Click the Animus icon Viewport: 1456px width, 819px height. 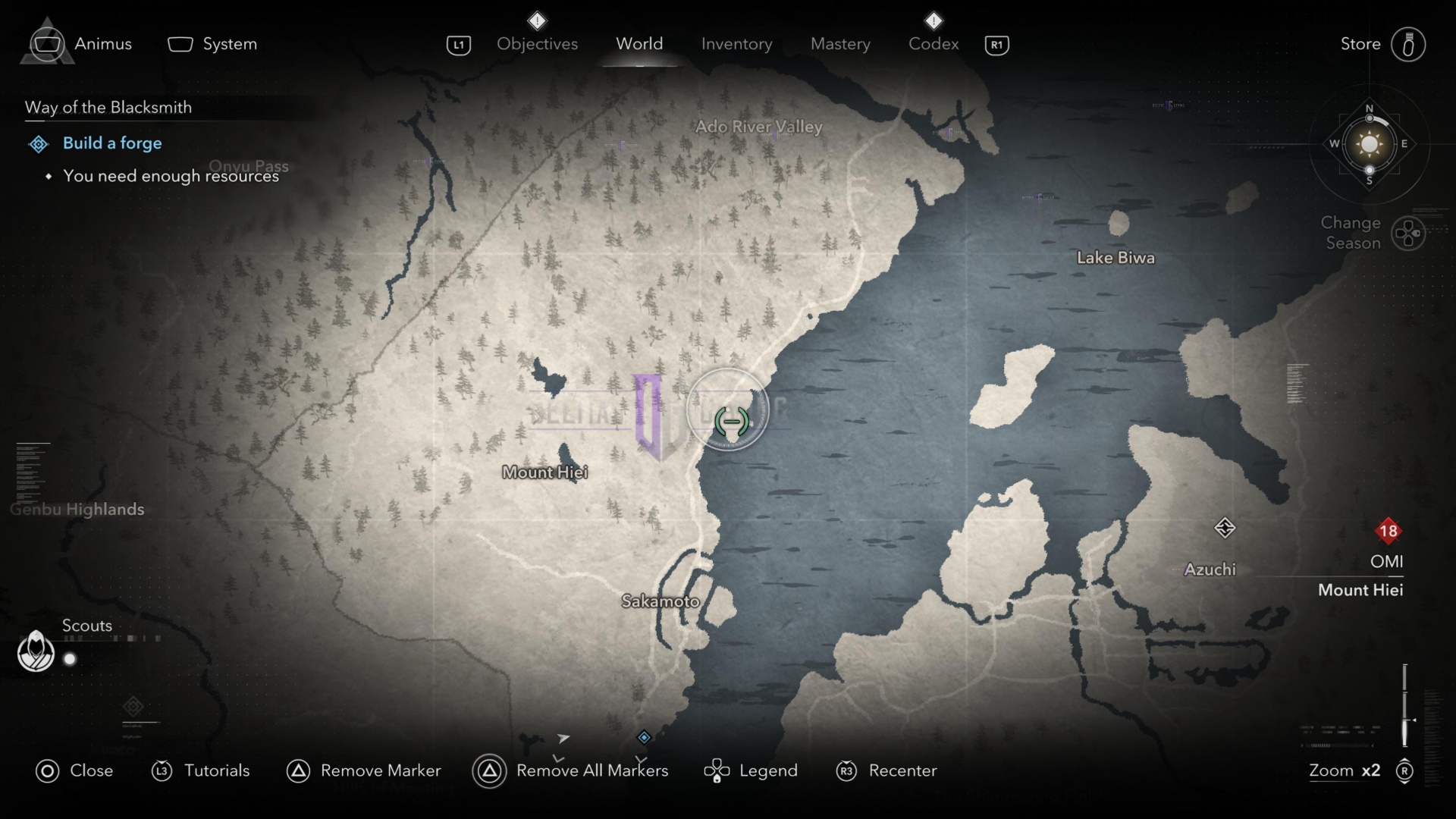point(47,43)
